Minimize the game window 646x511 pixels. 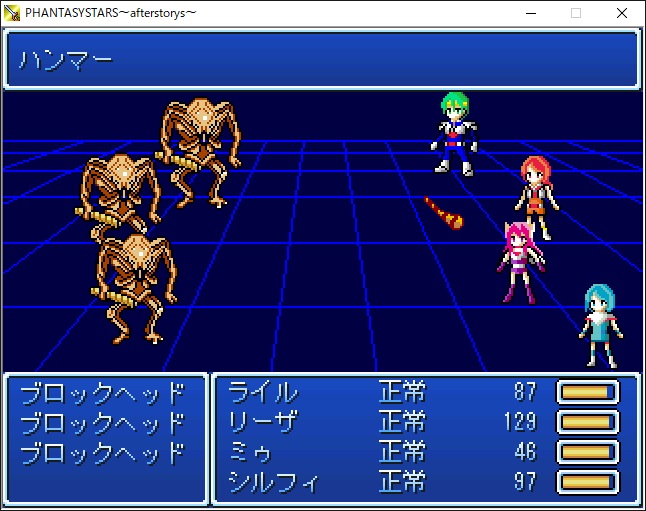coord(529,13)
